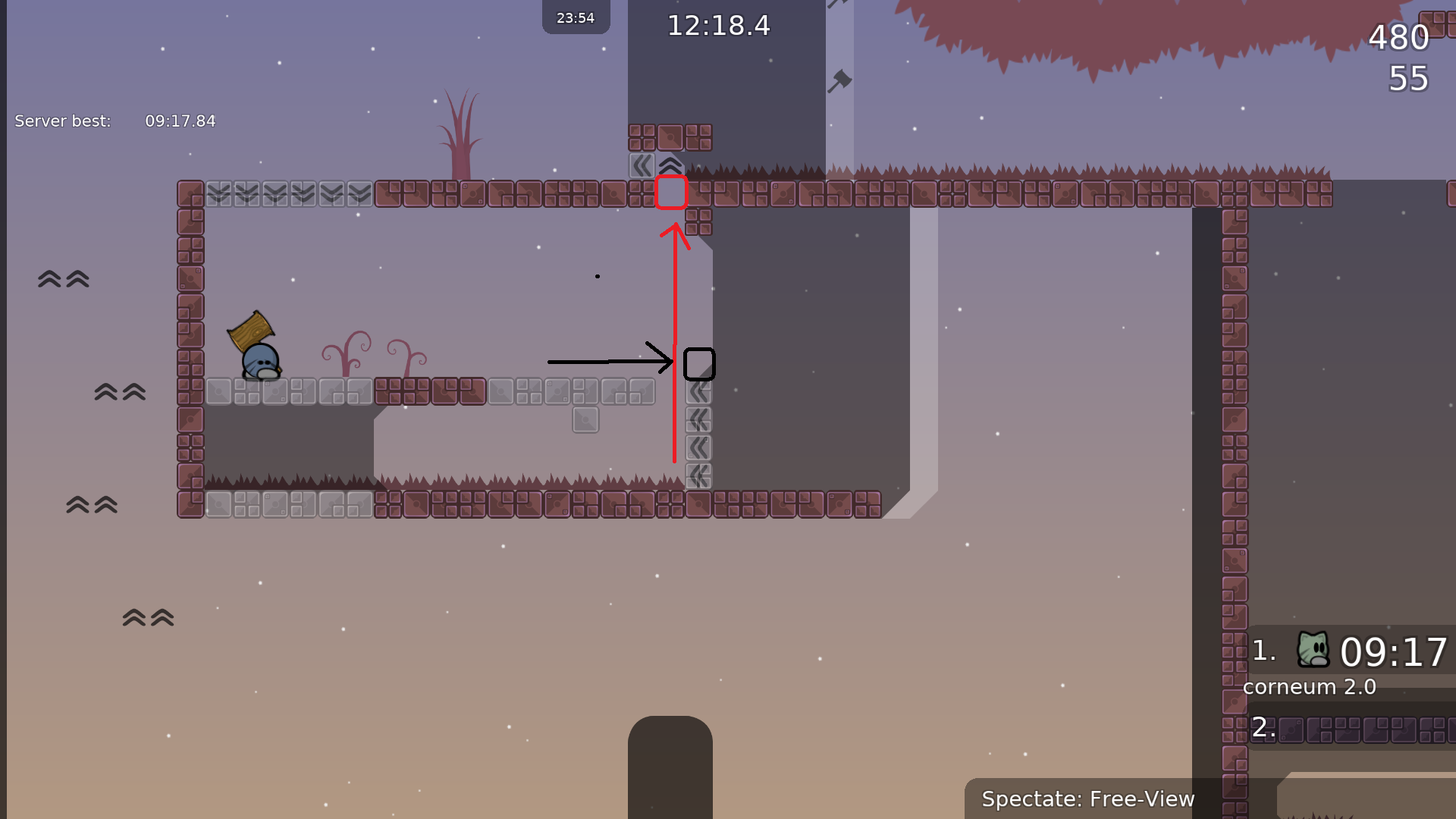Select the hammer pin icon on the upper wall
This screenshot has width=1456, height=819.
pos(840,80)
